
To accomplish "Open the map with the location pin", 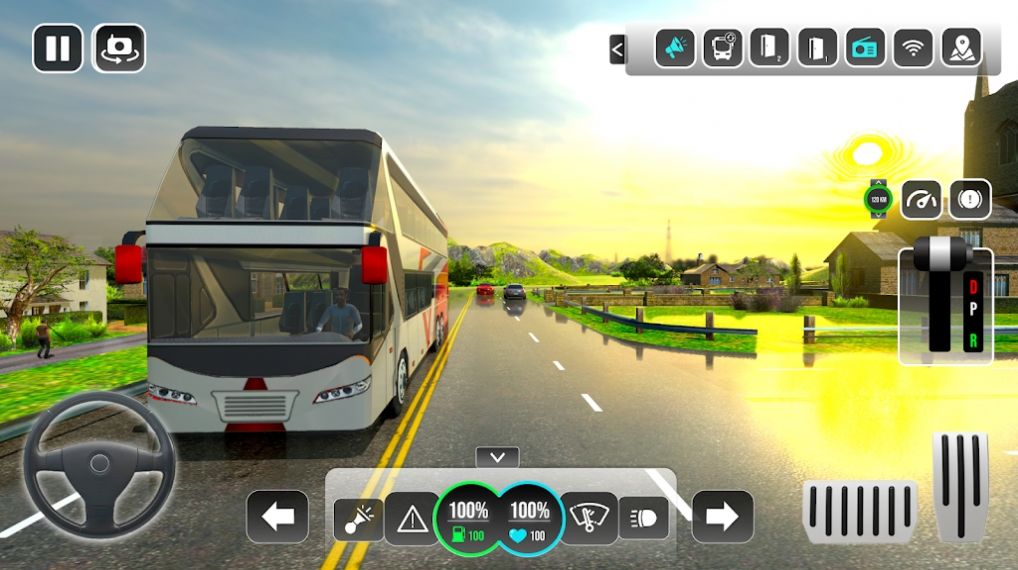I will [x=960, y=48].
